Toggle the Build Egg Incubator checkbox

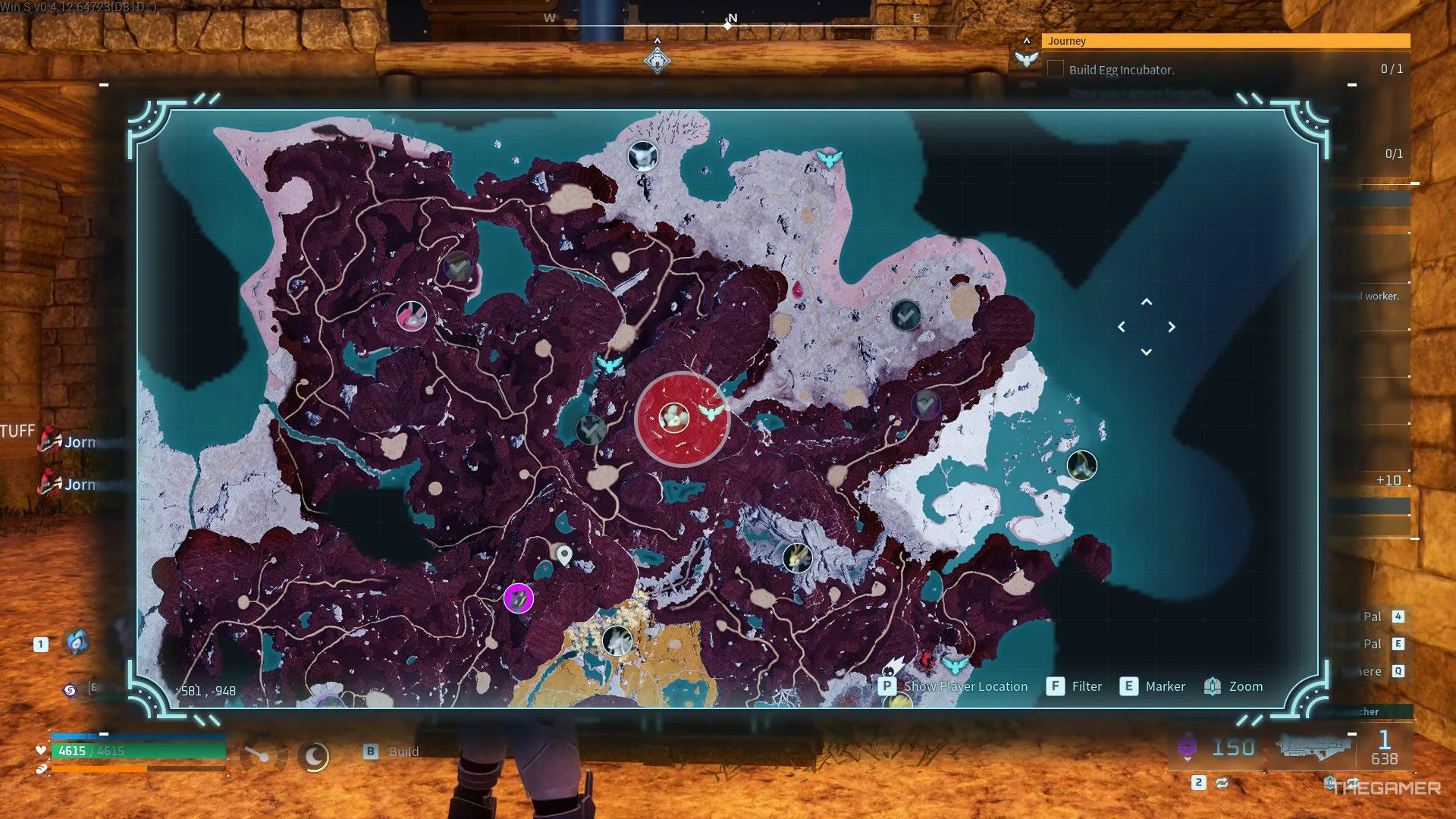(x=1055, y=69)
